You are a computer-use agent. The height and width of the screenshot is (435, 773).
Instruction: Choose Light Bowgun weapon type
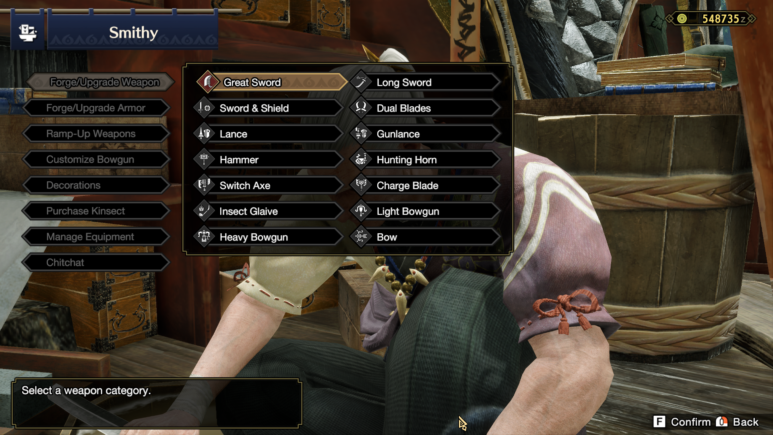pos(424,212)
